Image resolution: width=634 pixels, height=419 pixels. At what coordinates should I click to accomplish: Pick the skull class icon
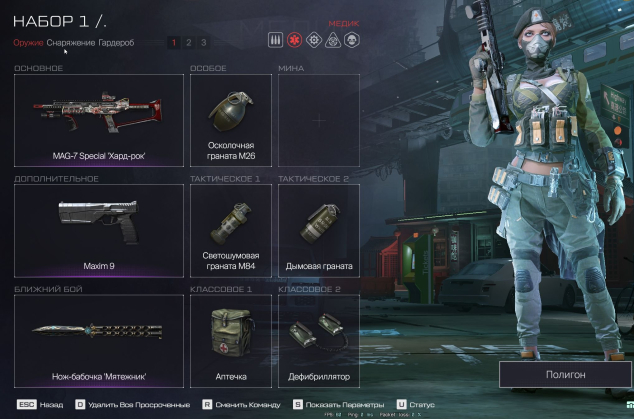tap(351, 40)
